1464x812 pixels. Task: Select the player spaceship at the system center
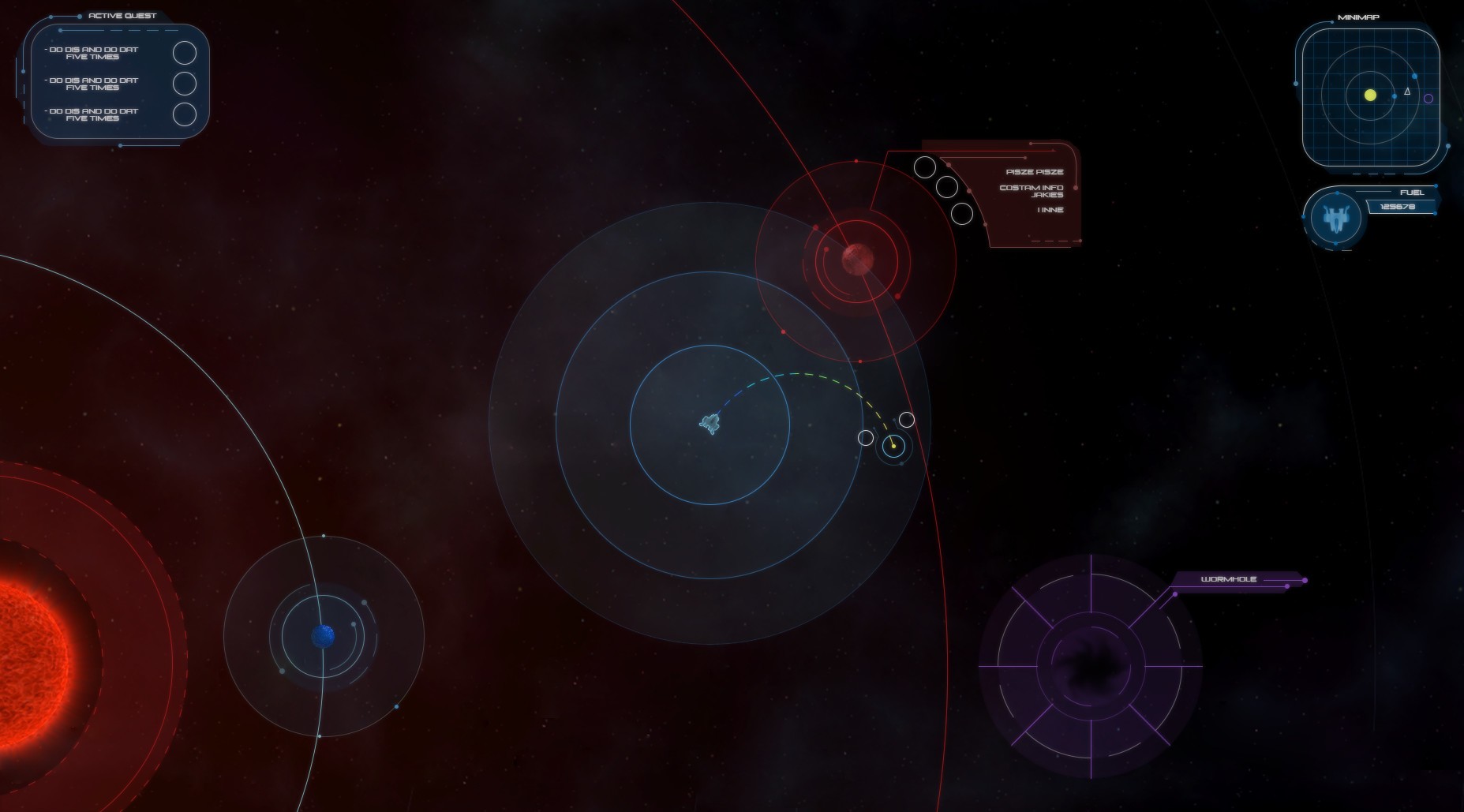click(708, 425)
